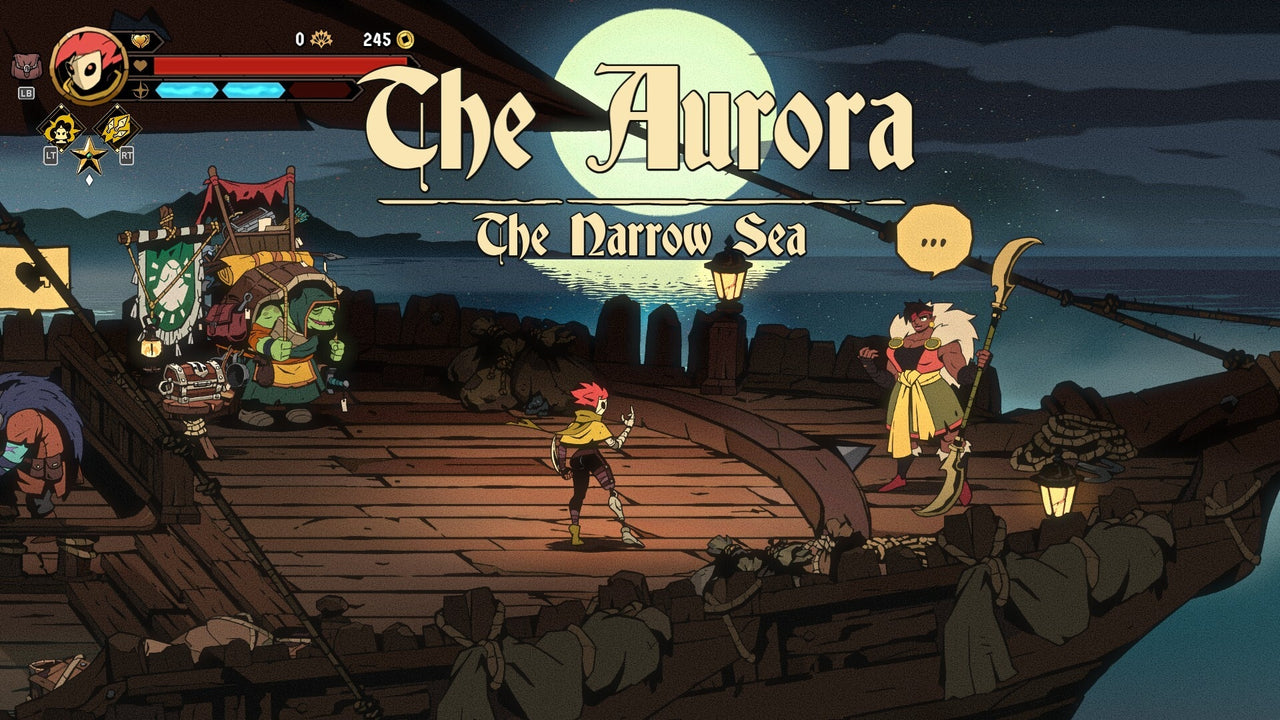Click the blue energy bar segments

[220, 90]
